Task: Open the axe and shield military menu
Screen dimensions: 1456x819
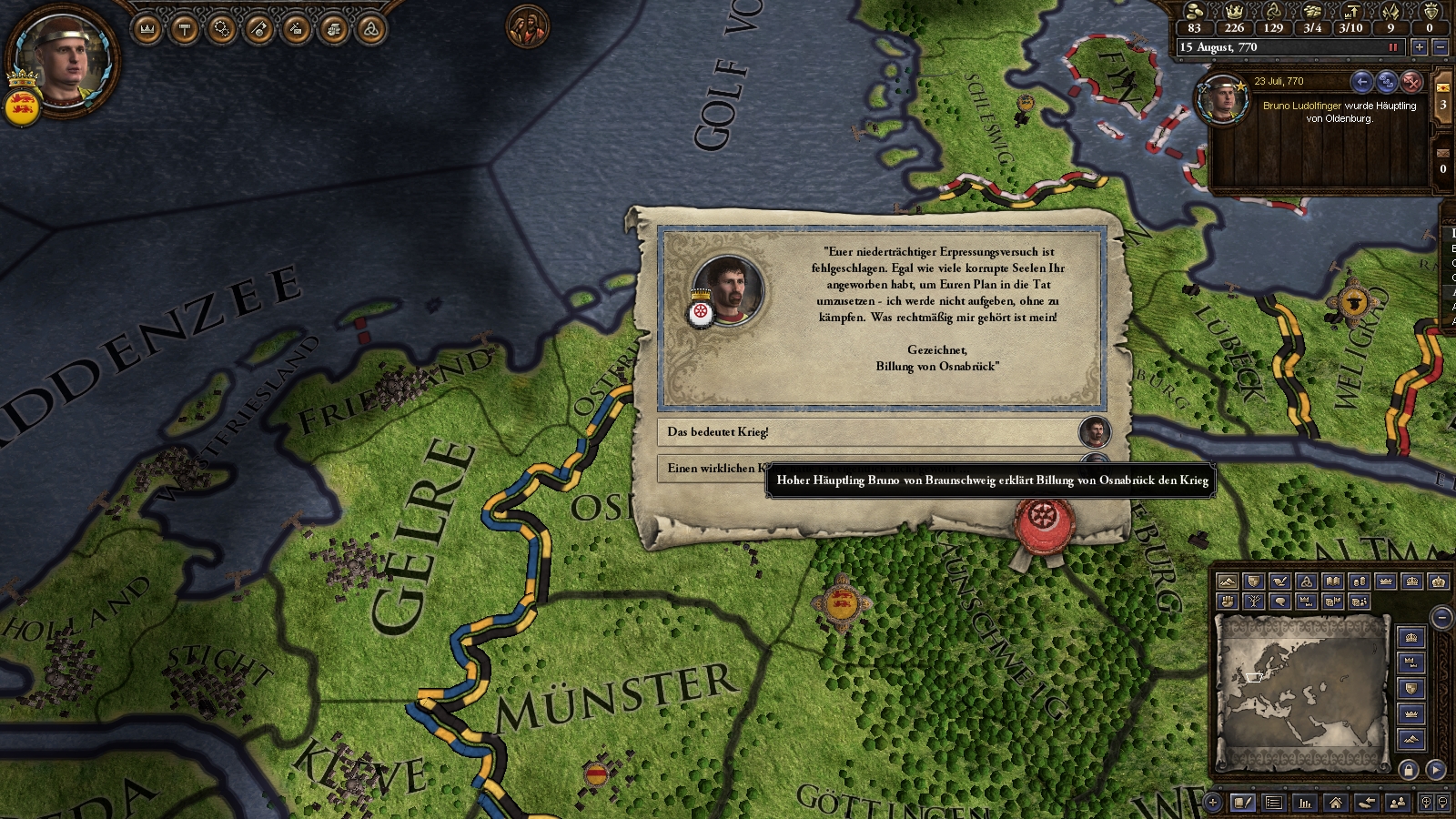Action: click(259, 30)
